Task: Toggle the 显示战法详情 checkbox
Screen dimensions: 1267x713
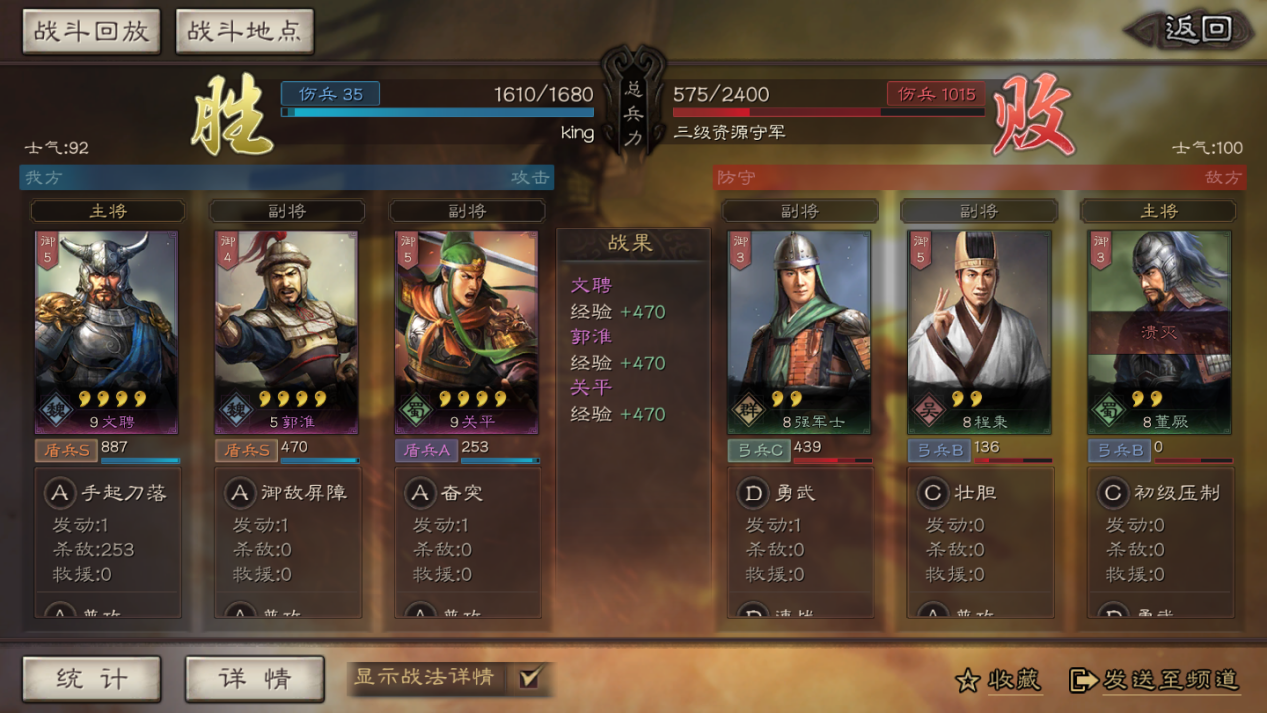Action: click(529, 678)
